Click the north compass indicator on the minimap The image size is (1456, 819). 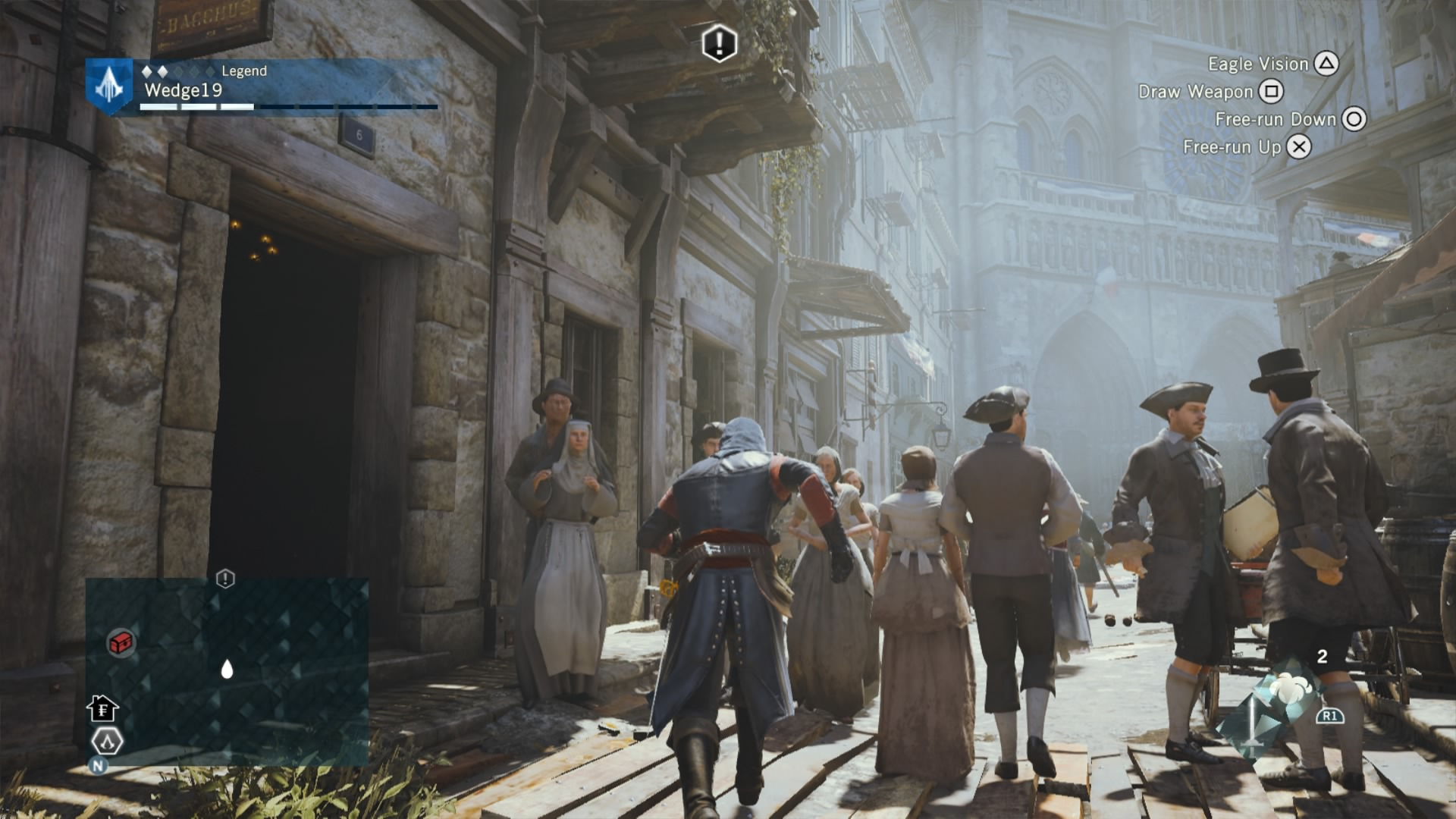click(x=98, y=766)
